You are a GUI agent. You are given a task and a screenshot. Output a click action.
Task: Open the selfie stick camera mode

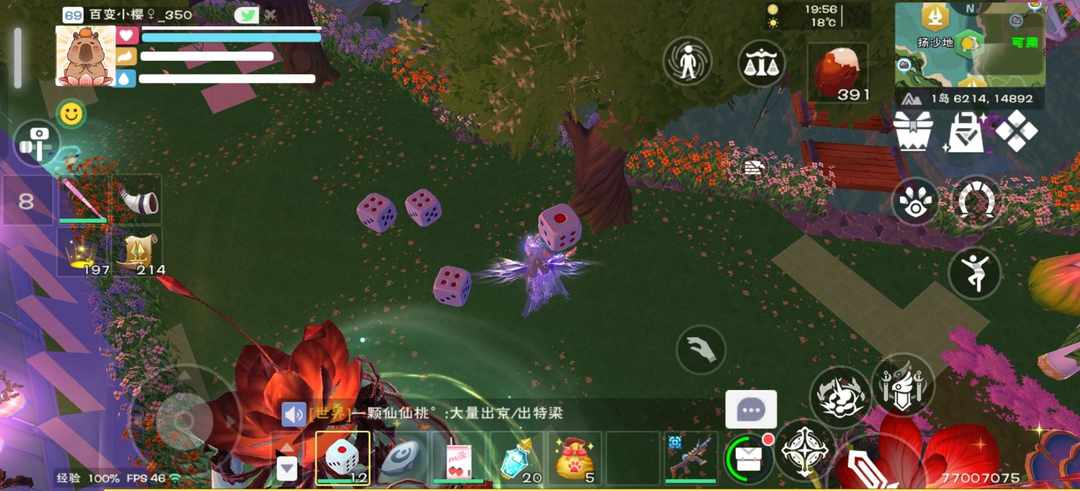point(38,144)
